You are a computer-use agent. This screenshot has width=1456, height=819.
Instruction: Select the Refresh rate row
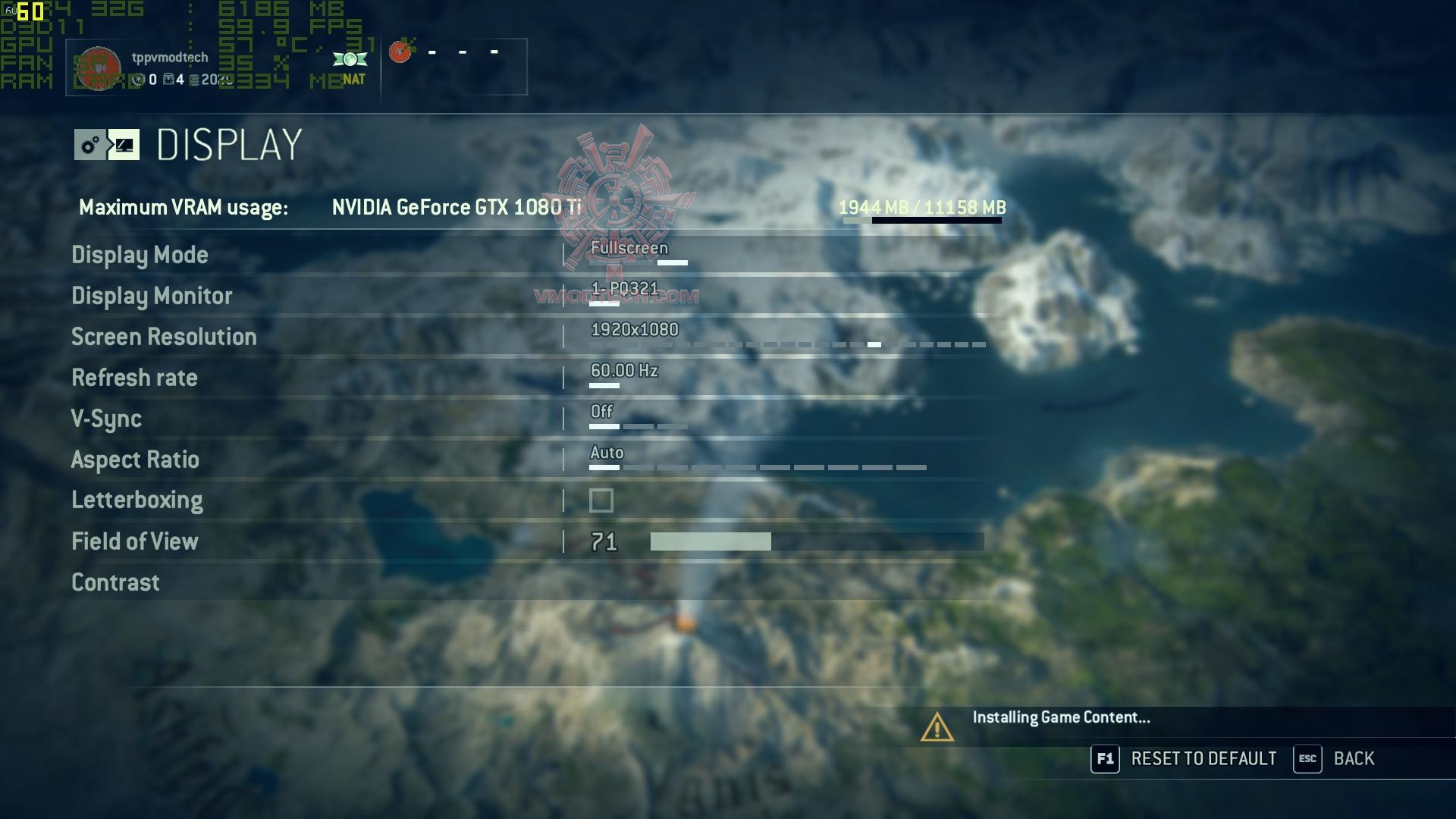point(134,378)
